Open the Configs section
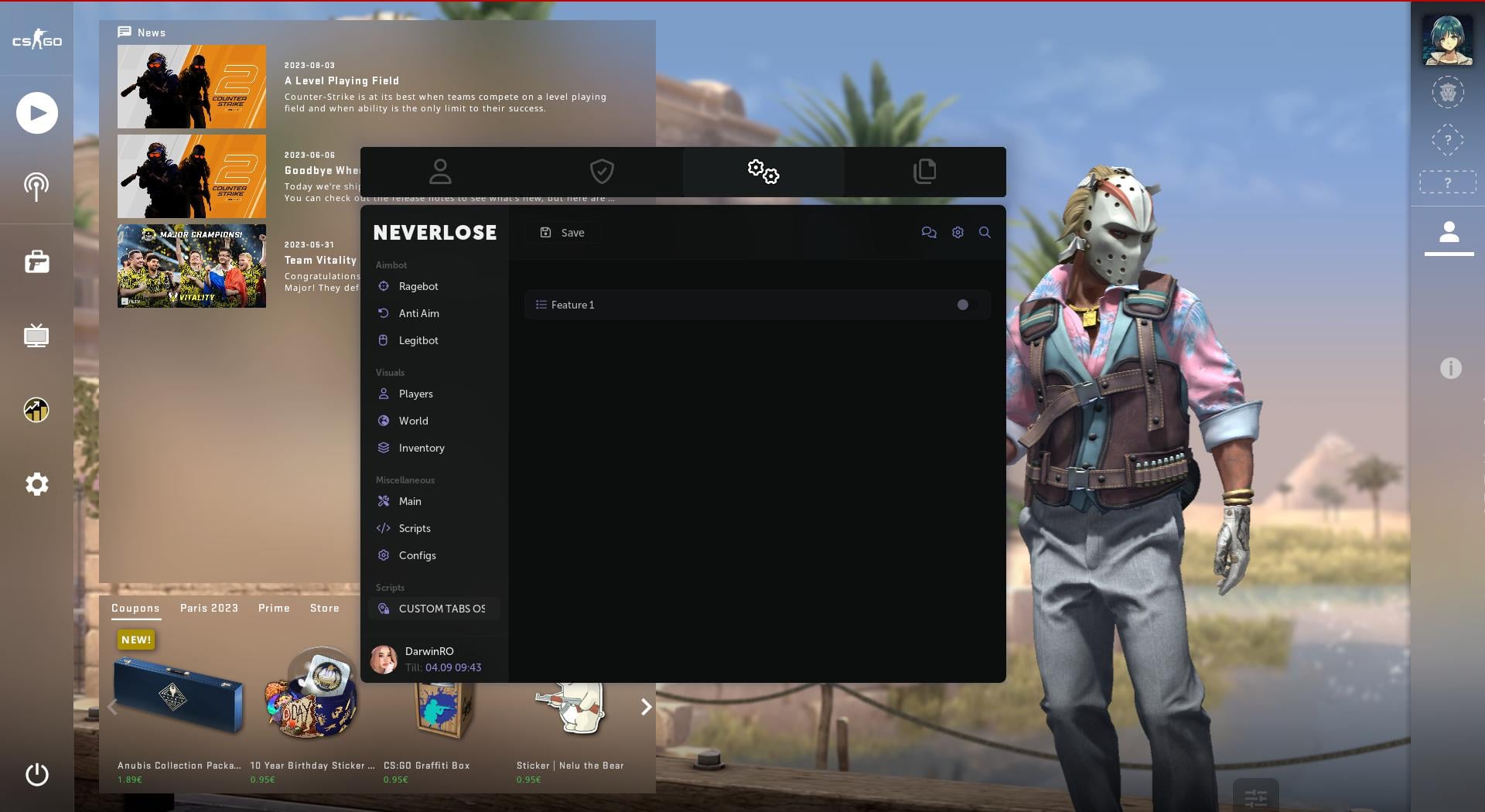This screenshot has height=812, width=1485. click(x=417, y=555)
